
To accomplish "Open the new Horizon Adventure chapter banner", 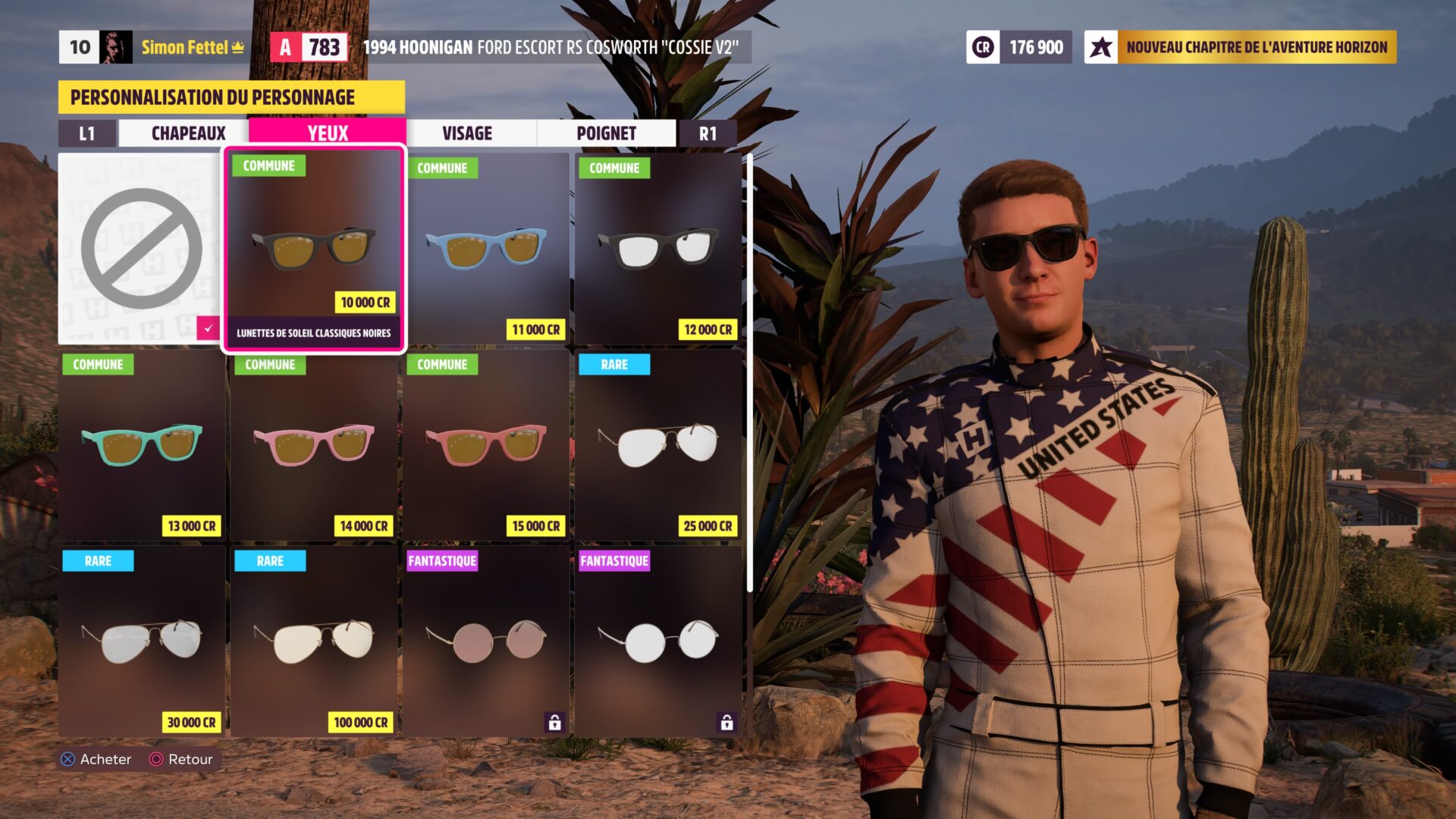I will (x=1241, y=47).
